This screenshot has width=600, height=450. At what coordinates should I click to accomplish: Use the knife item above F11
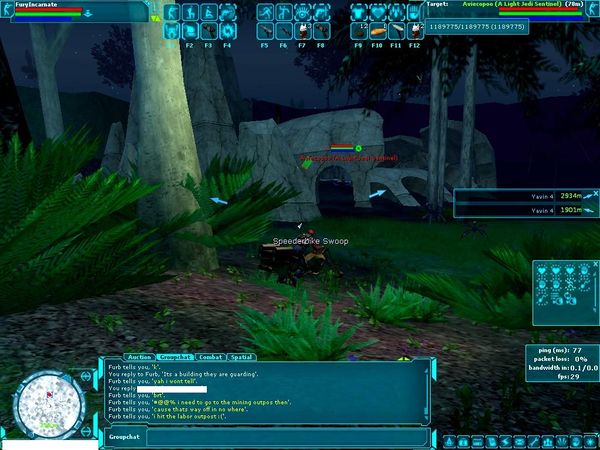click(396, 31)
